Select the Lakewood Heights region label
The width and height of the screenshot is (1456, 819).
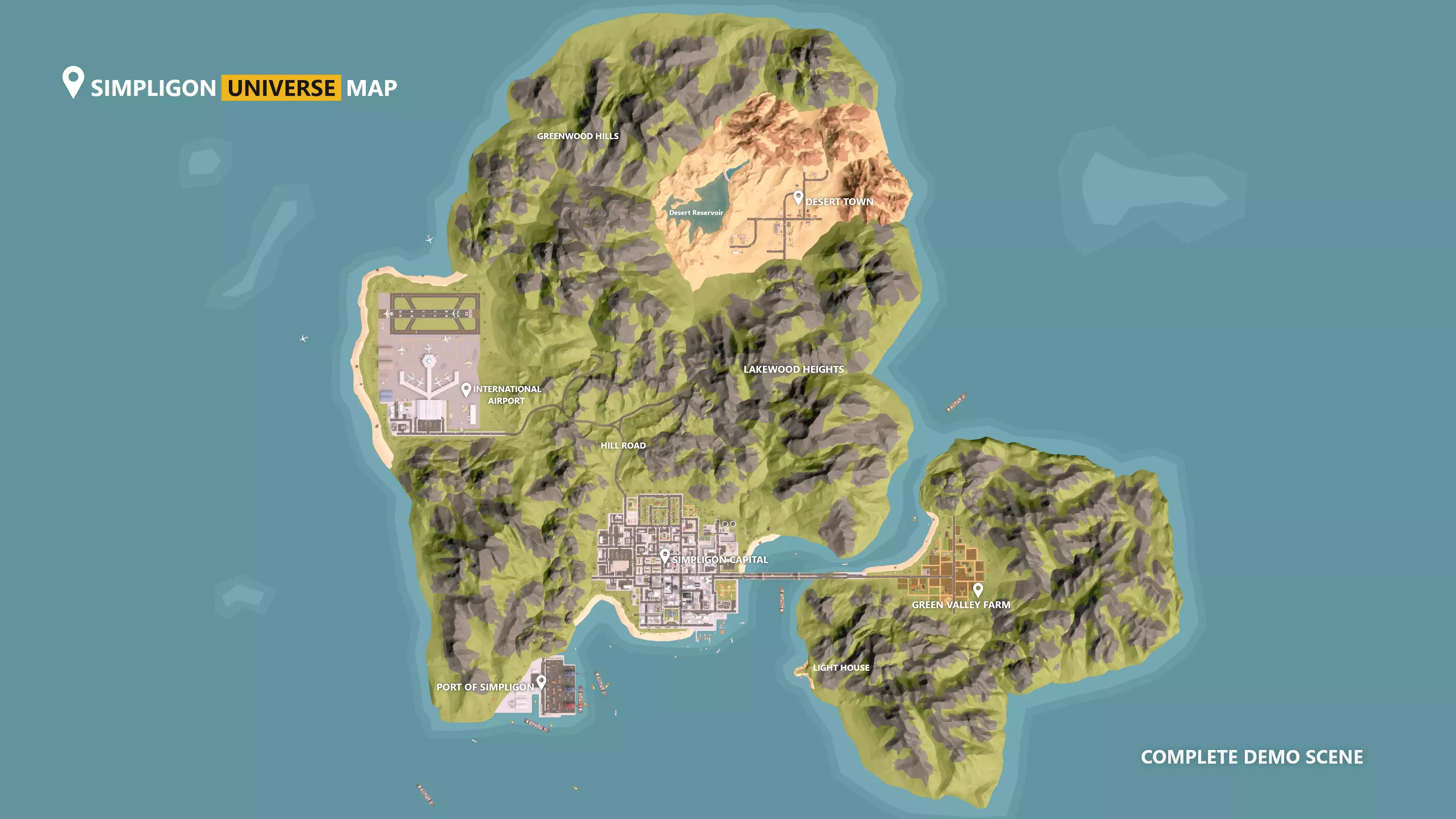(x=794, y=369)
